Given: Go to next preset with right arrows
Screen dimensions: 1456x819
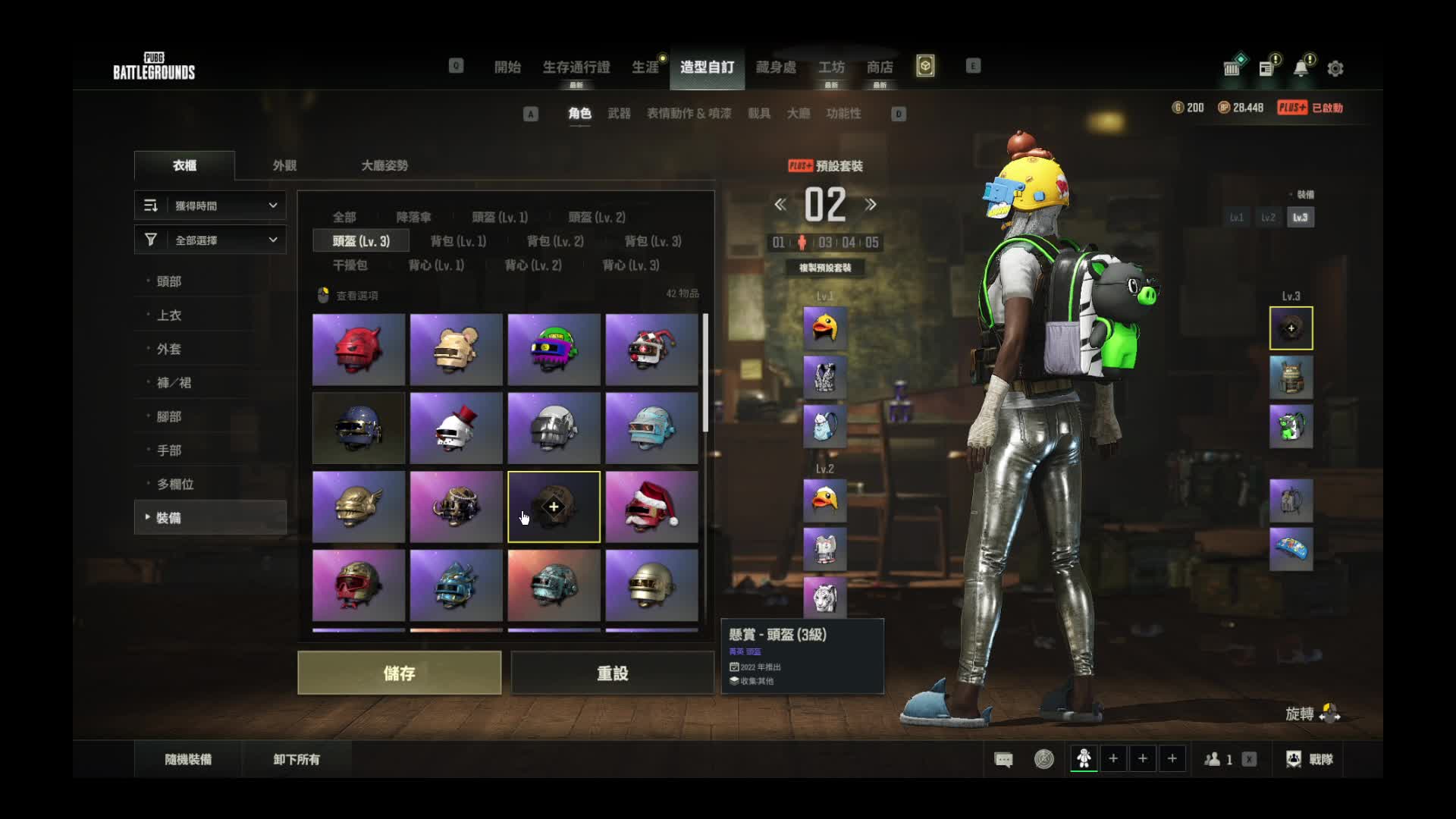Looking at the screenshot, I should click(x=871, y=205).
